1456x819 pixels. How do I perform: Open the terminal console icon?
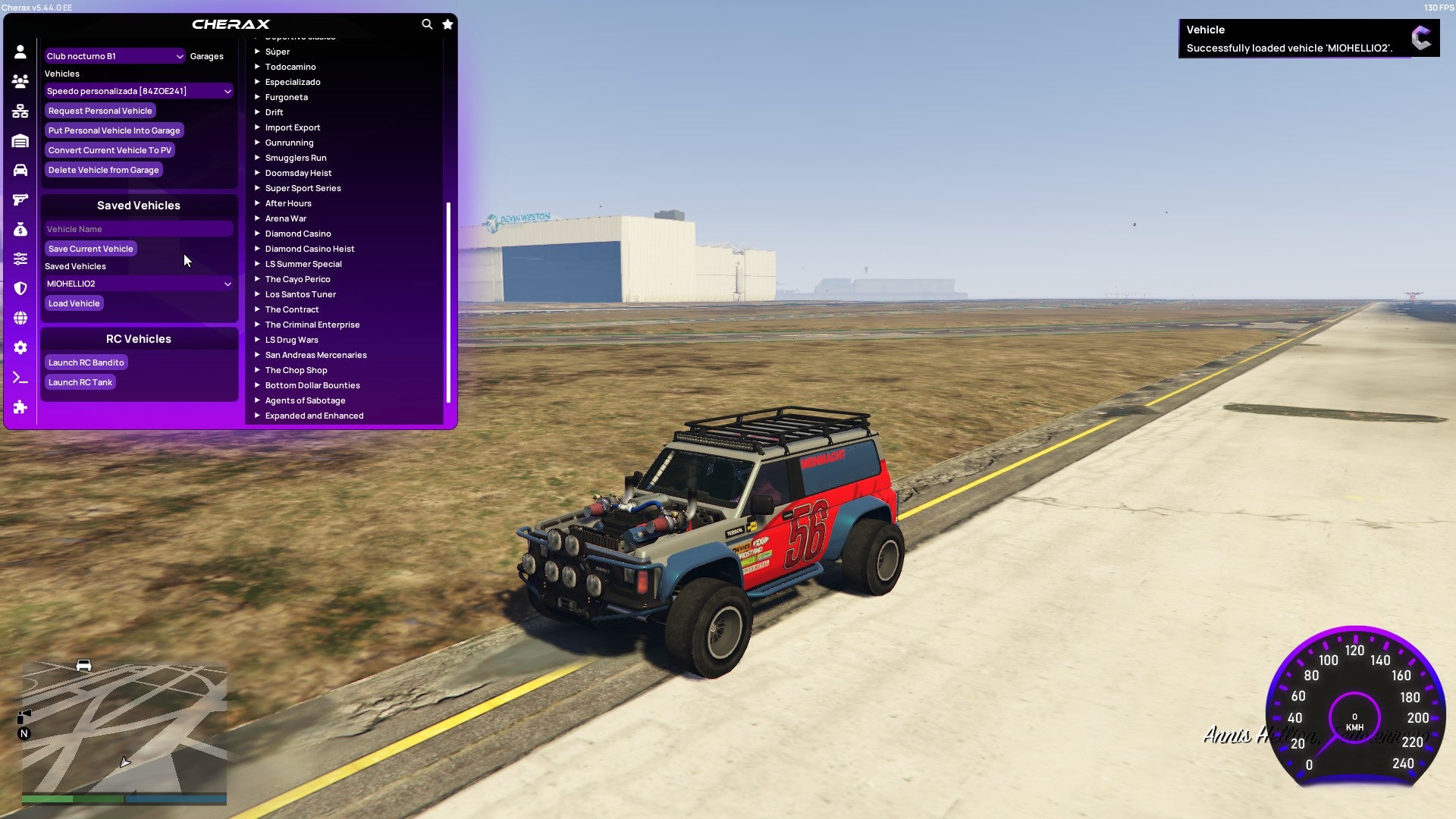[x=20, y=378]
